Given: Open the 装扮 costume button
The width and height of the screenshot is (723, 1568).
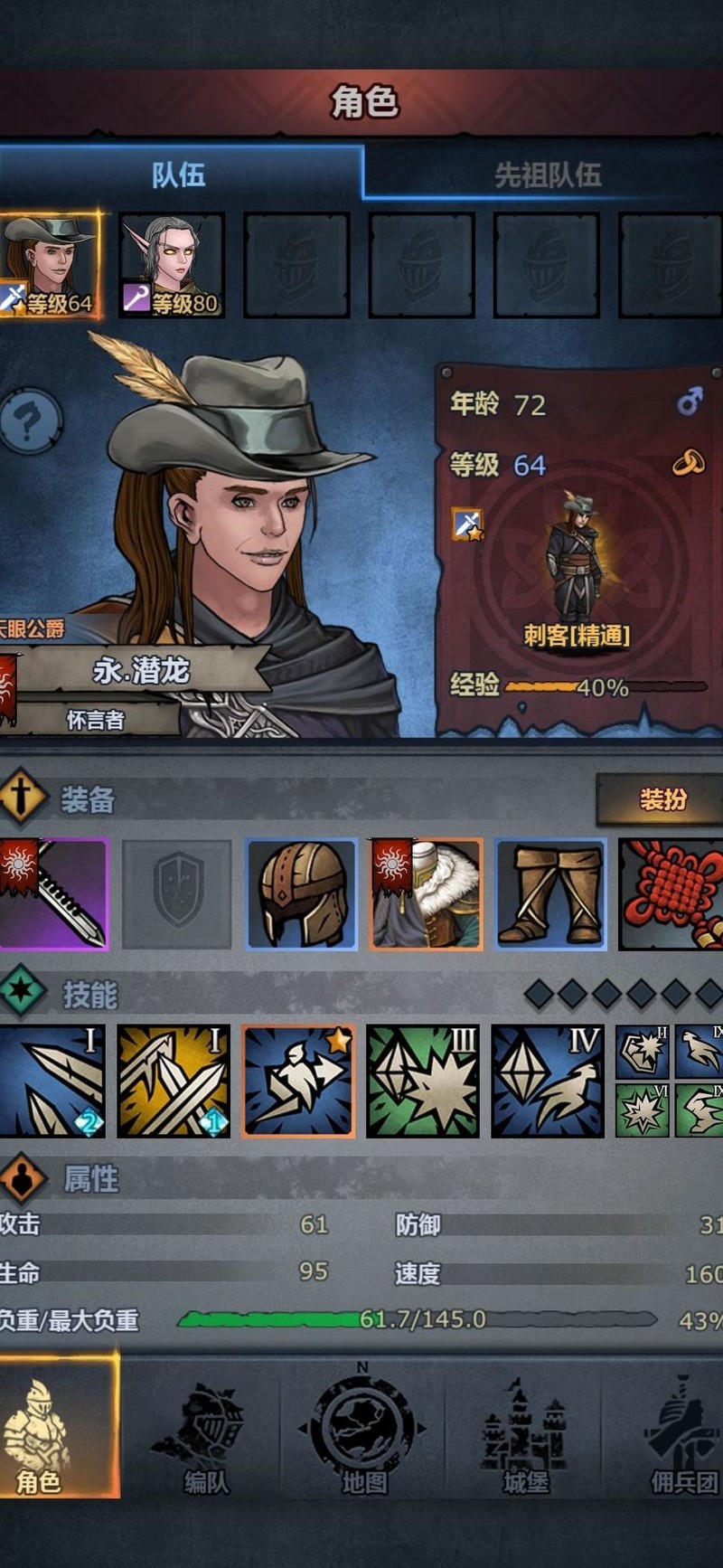Looking at the screenshot, I should [x=662, y=799].
